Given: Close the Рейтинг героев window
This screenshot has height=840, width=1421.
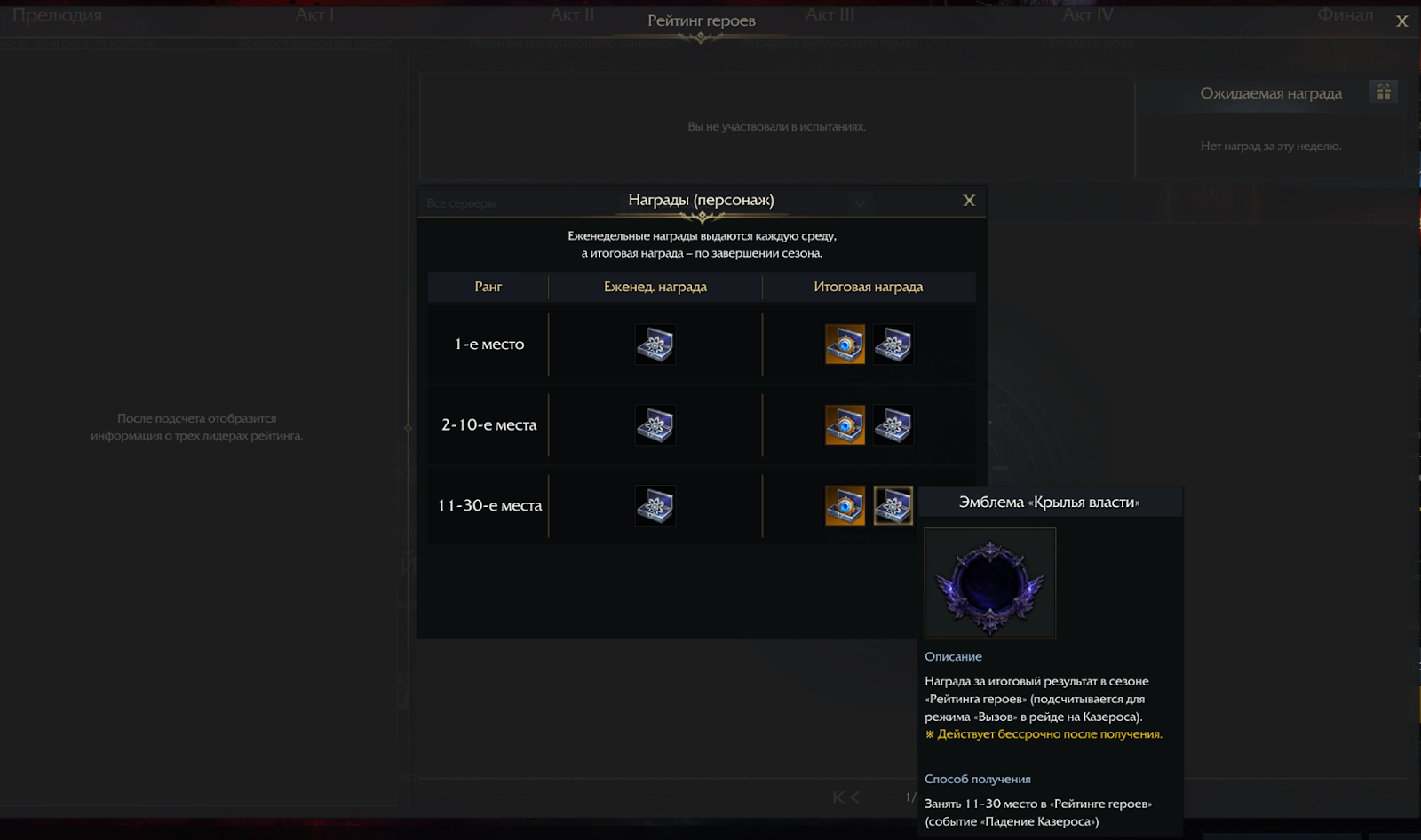Looking at the screenshot, I should 1401,21.
